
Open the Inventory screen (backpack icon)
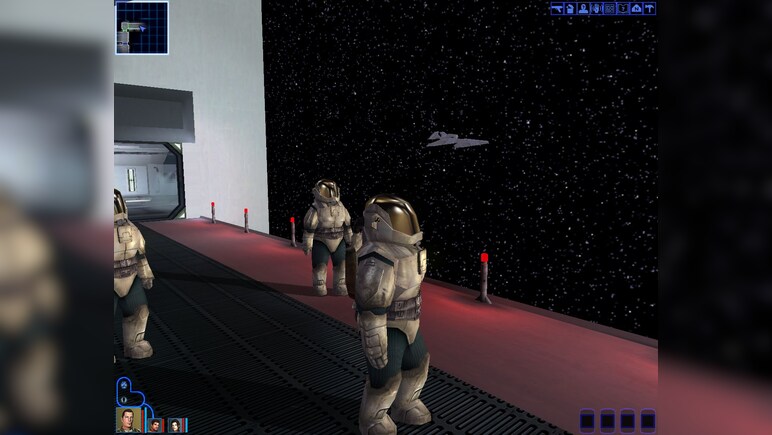pos(569,9)
